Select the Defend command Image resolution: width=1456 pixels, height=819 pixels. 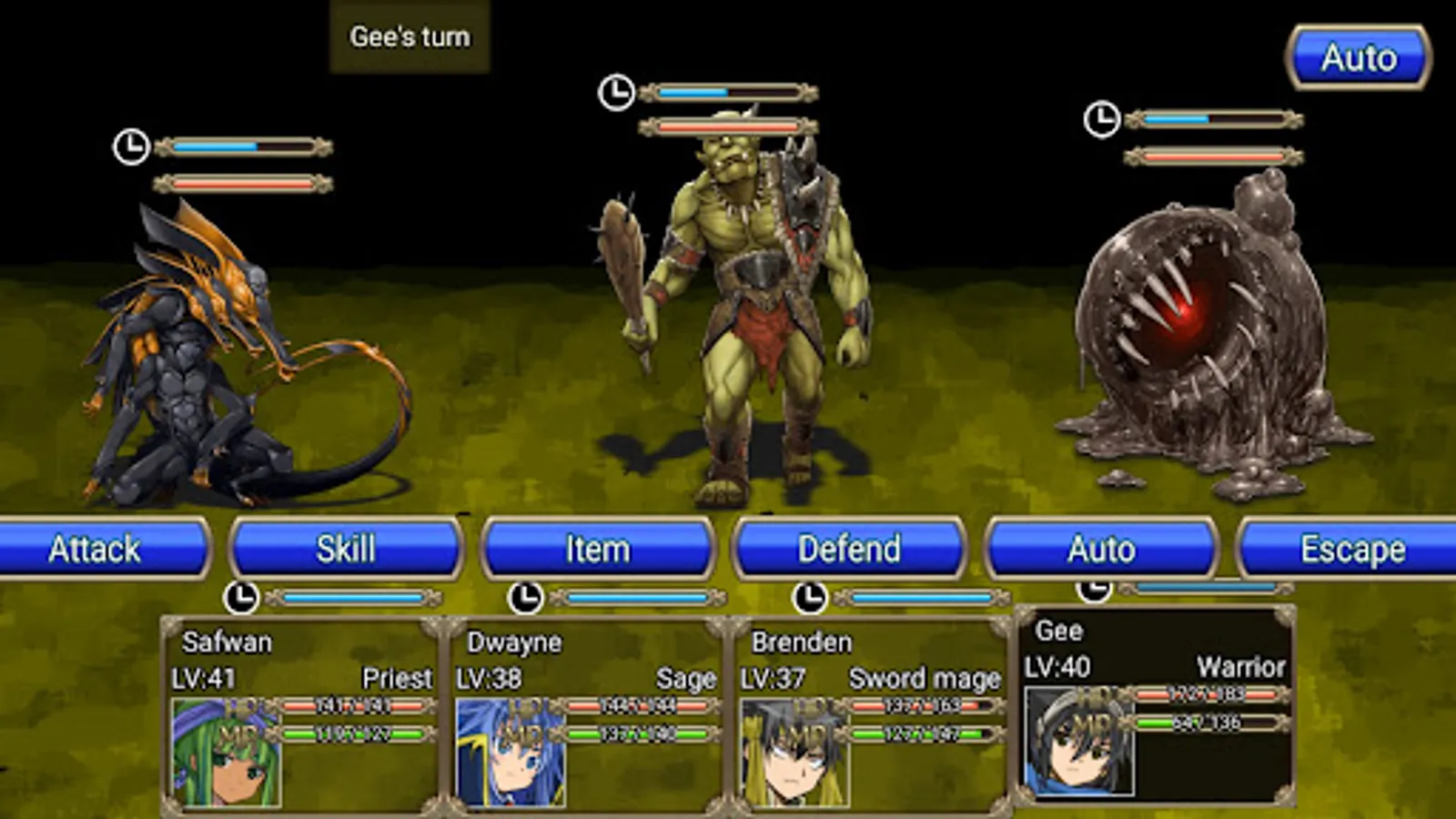coord(849,549)
